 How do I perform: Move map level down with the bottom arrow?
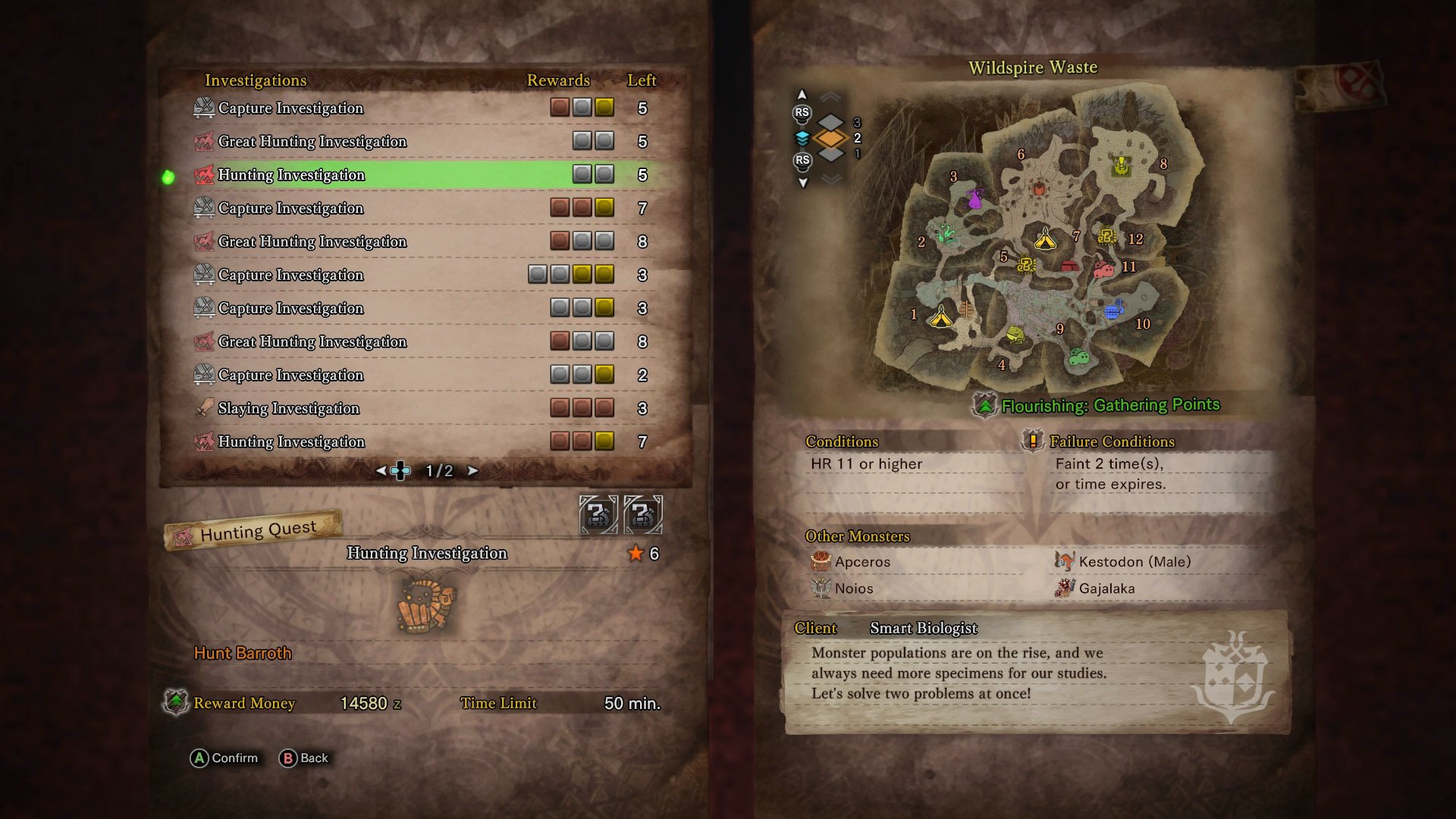pyautogui.click(x=802, y=183)
